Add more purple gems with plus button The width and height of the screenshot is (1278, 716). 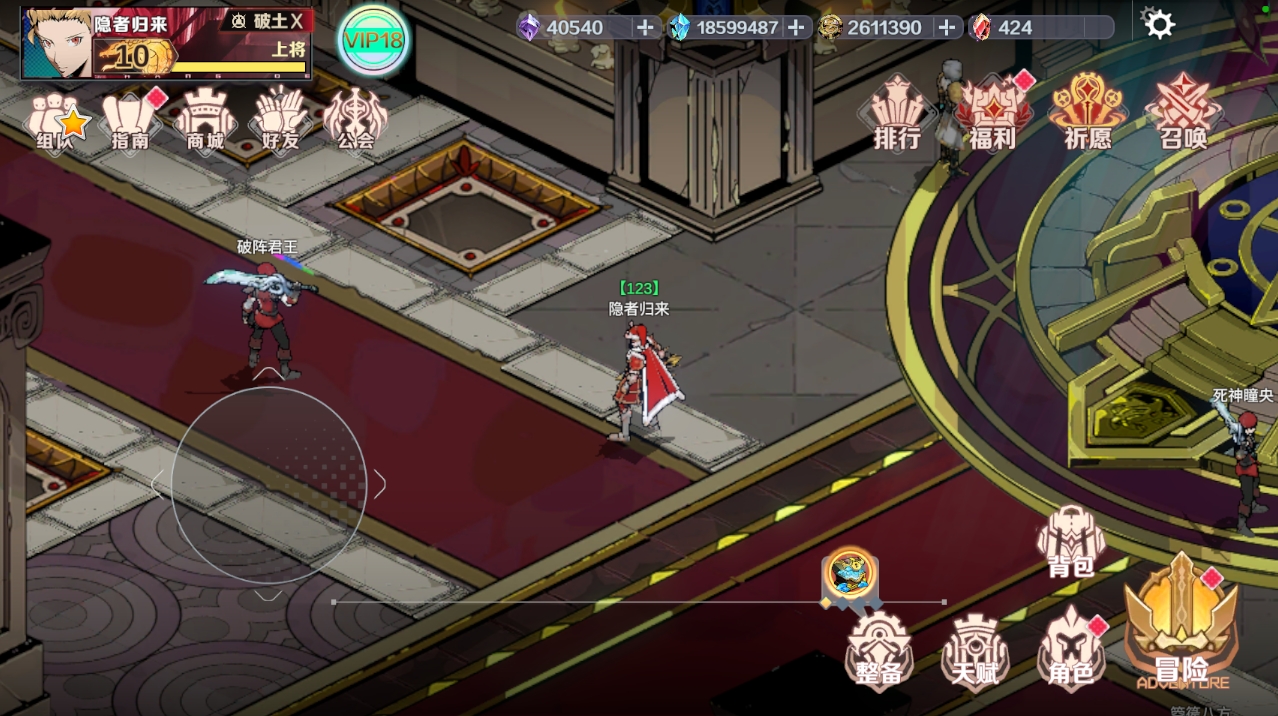[x=646, y=27]
